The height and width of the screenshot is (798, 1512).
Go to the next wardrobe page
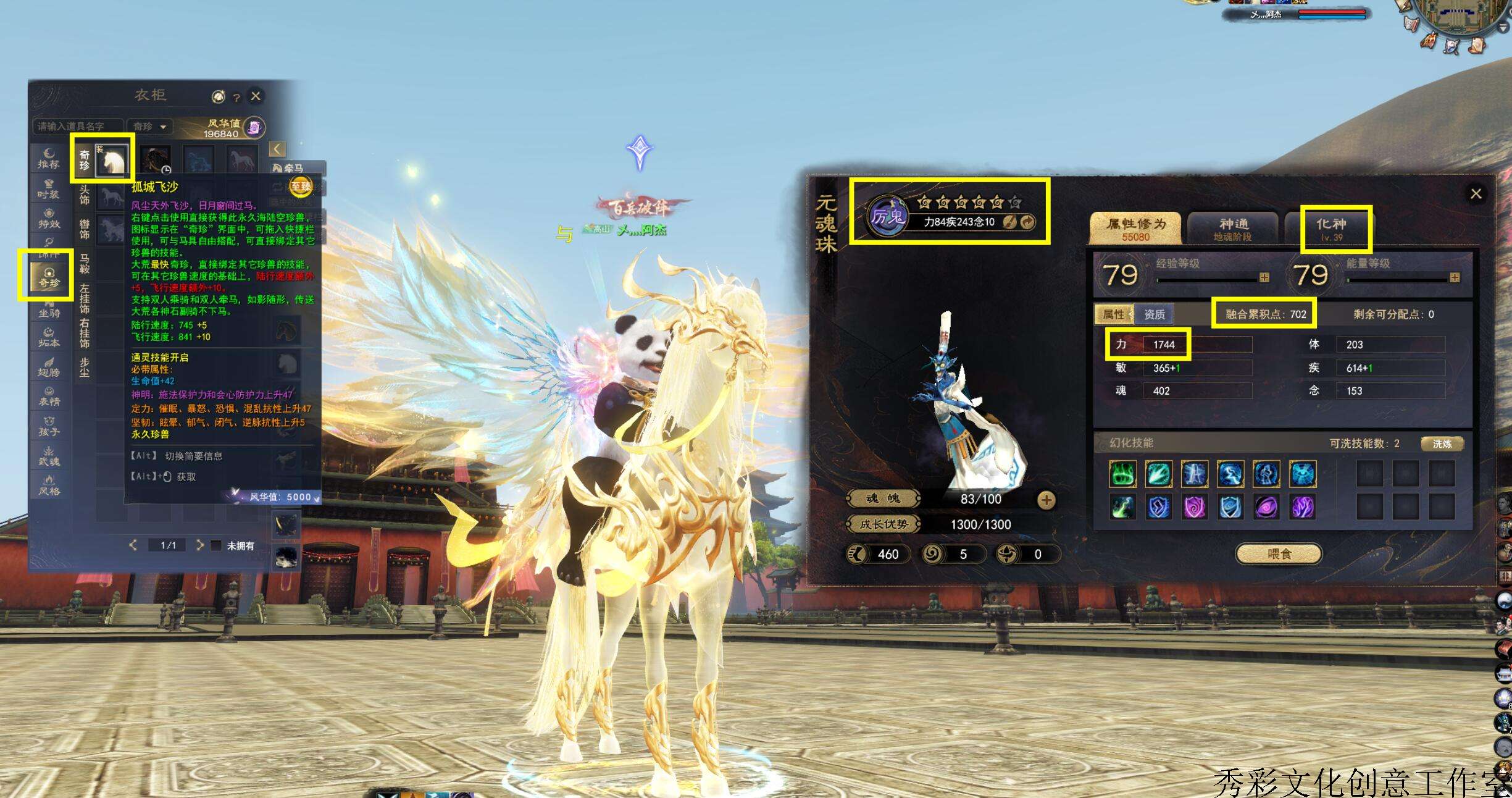click(x=199, y=545)
